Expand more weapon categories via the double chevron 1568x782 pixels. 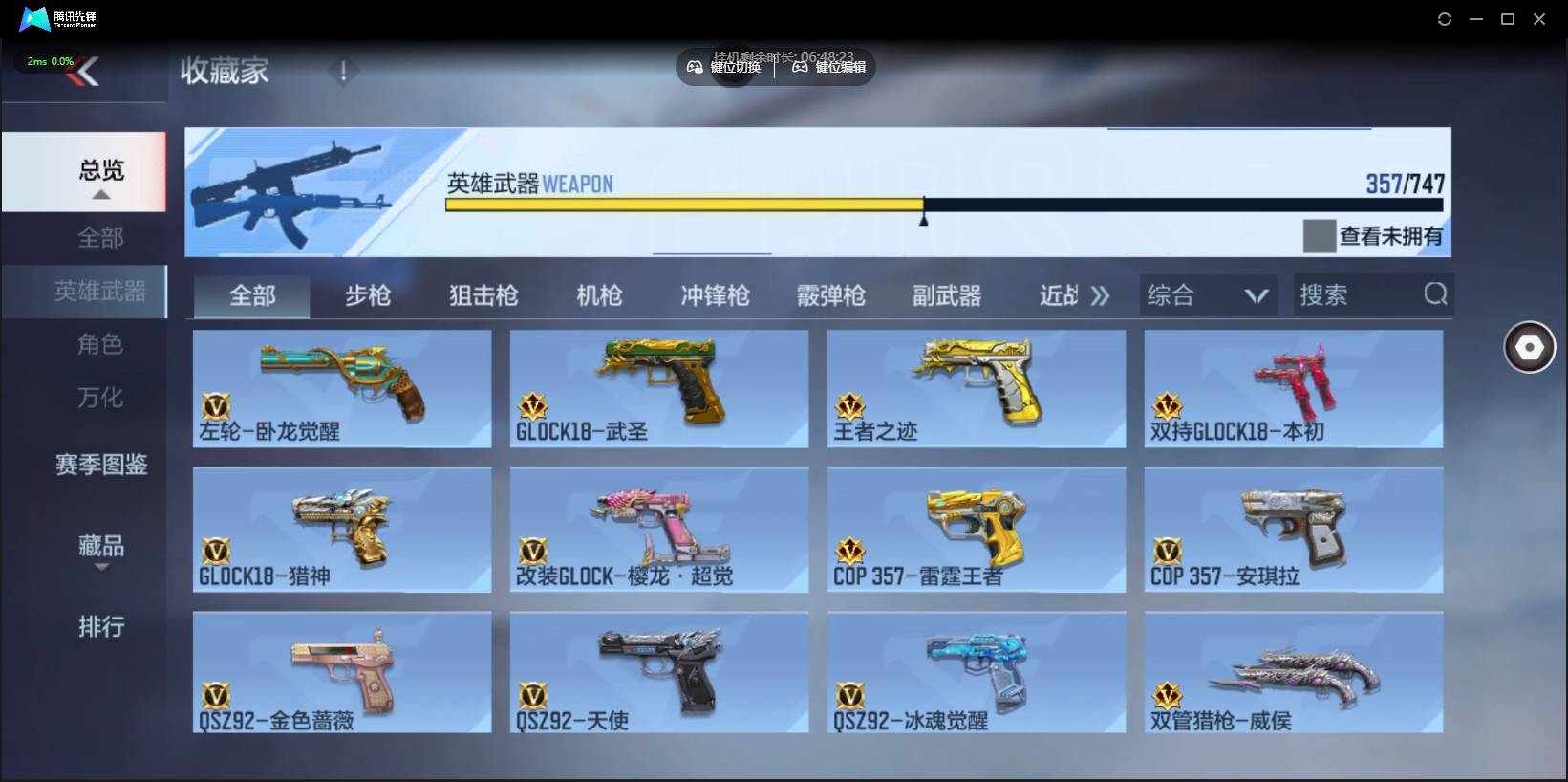[1101, 295]
